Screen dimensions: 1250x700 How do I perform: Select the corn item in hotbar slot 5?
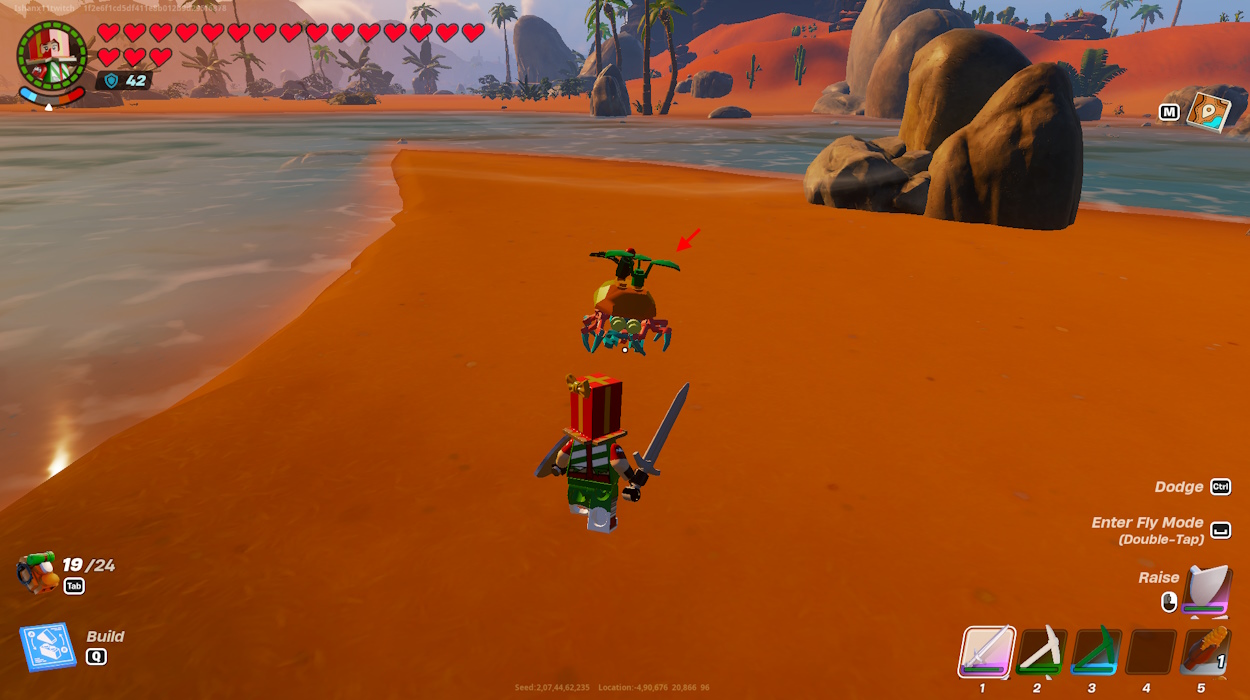point(1204,652)
